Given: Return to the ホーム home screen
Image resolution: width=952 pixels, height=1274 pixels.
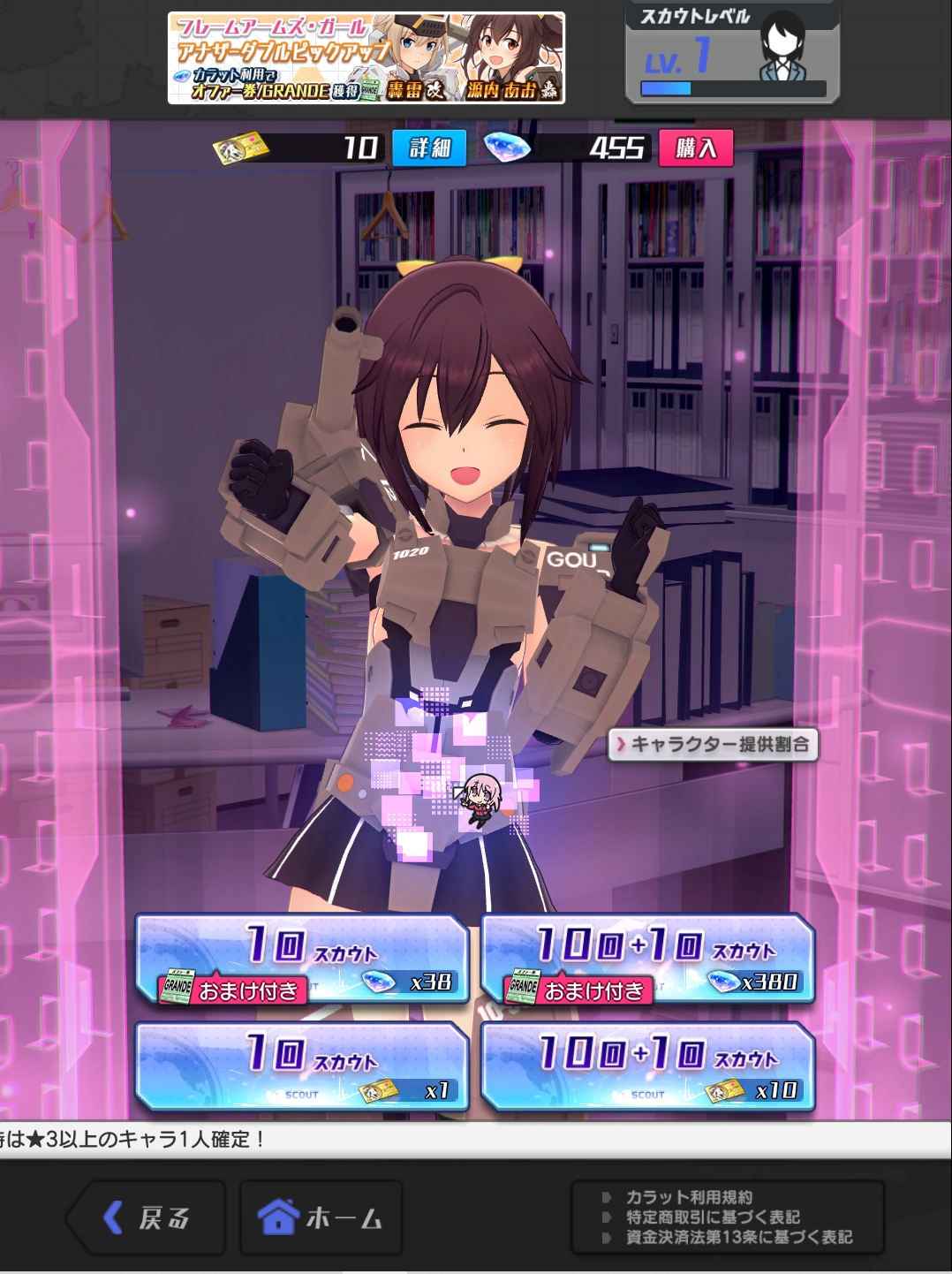Looking at the screenshot, I should click(321, 1218).
